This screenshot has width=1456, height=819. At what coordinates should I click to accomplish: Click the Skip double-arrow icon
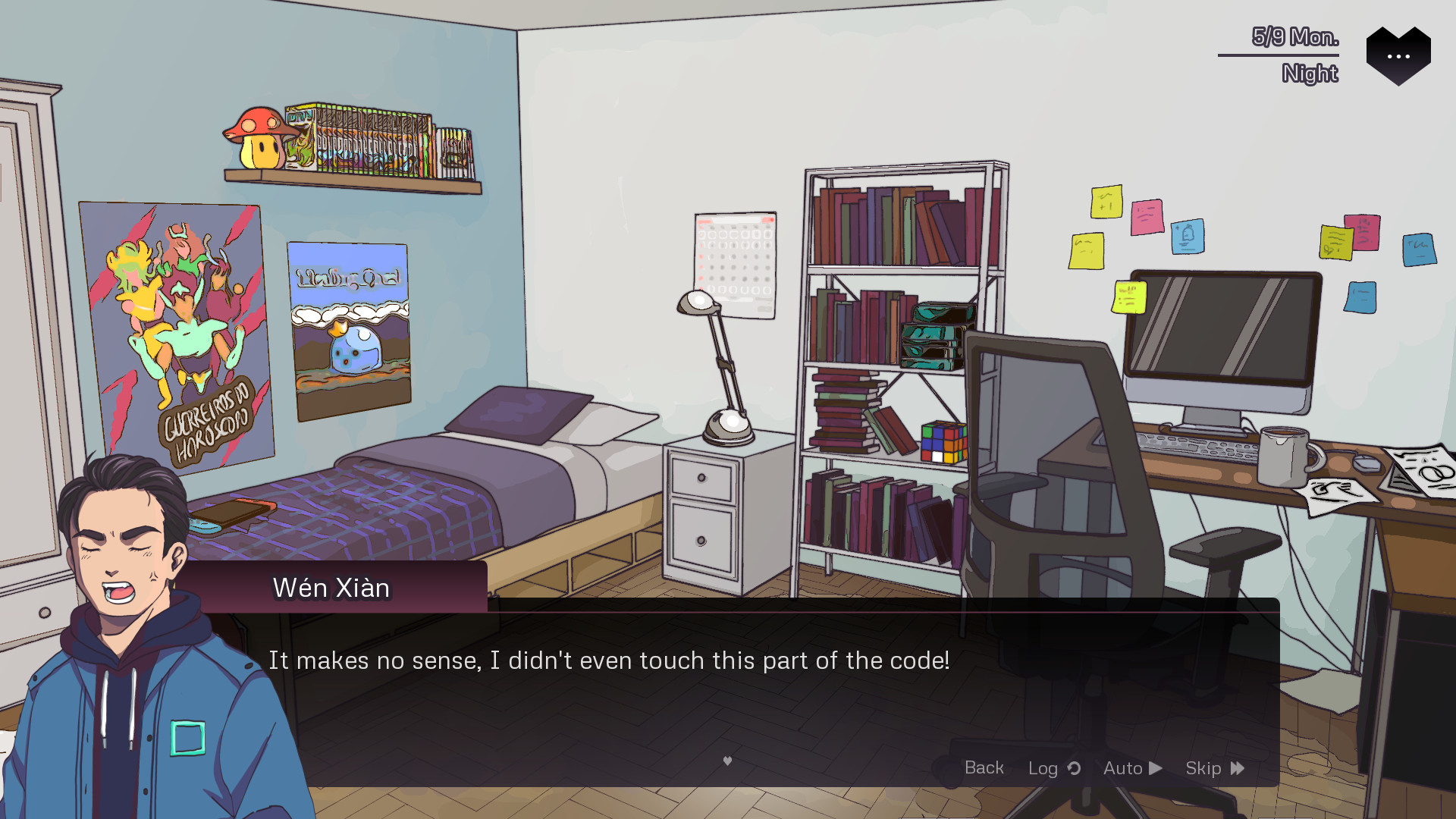[1237, 768]
